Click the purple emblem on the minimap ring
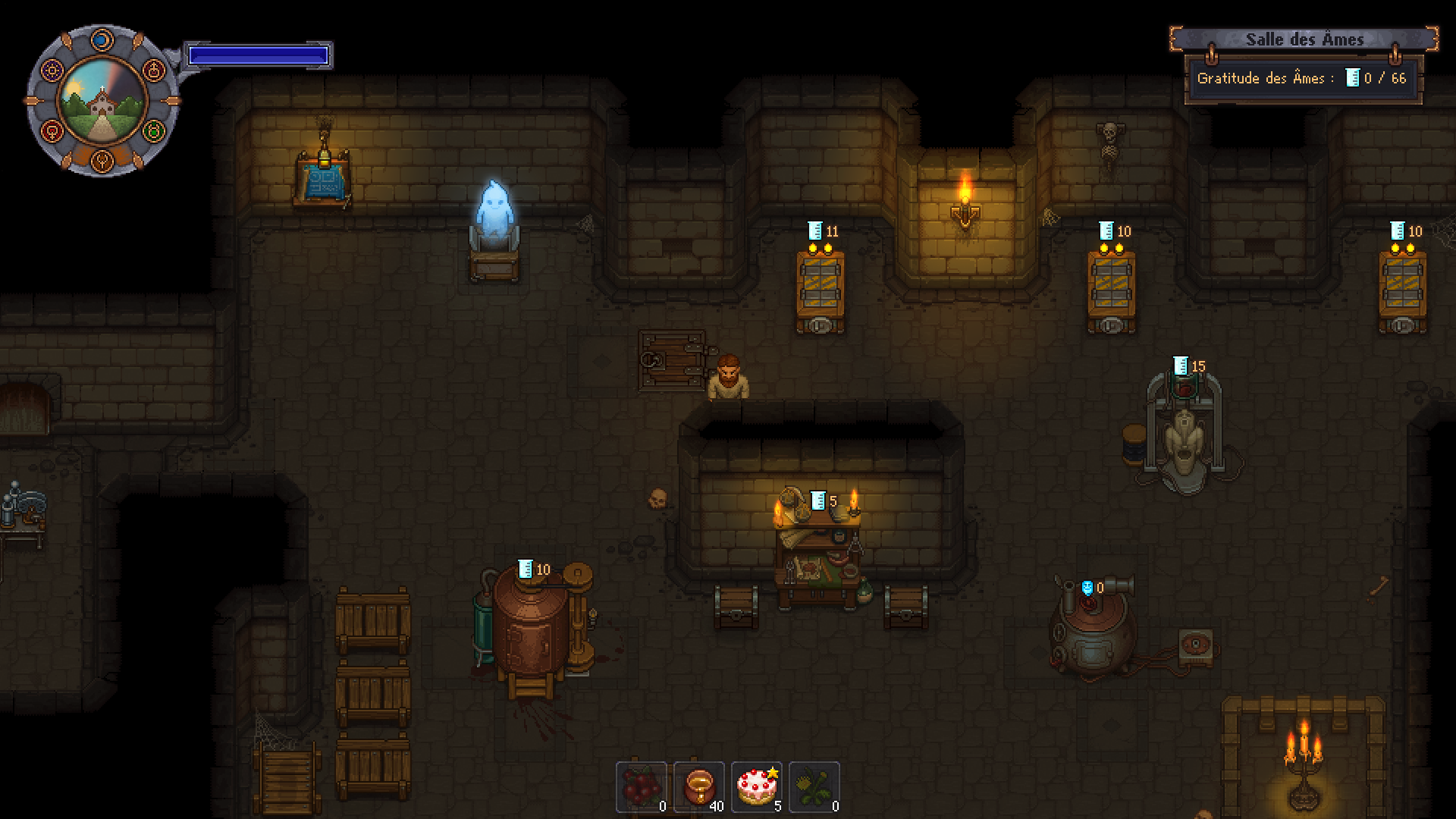This screenshot has height=819, width=1456. pyautogui.click(x=52, y=69)
